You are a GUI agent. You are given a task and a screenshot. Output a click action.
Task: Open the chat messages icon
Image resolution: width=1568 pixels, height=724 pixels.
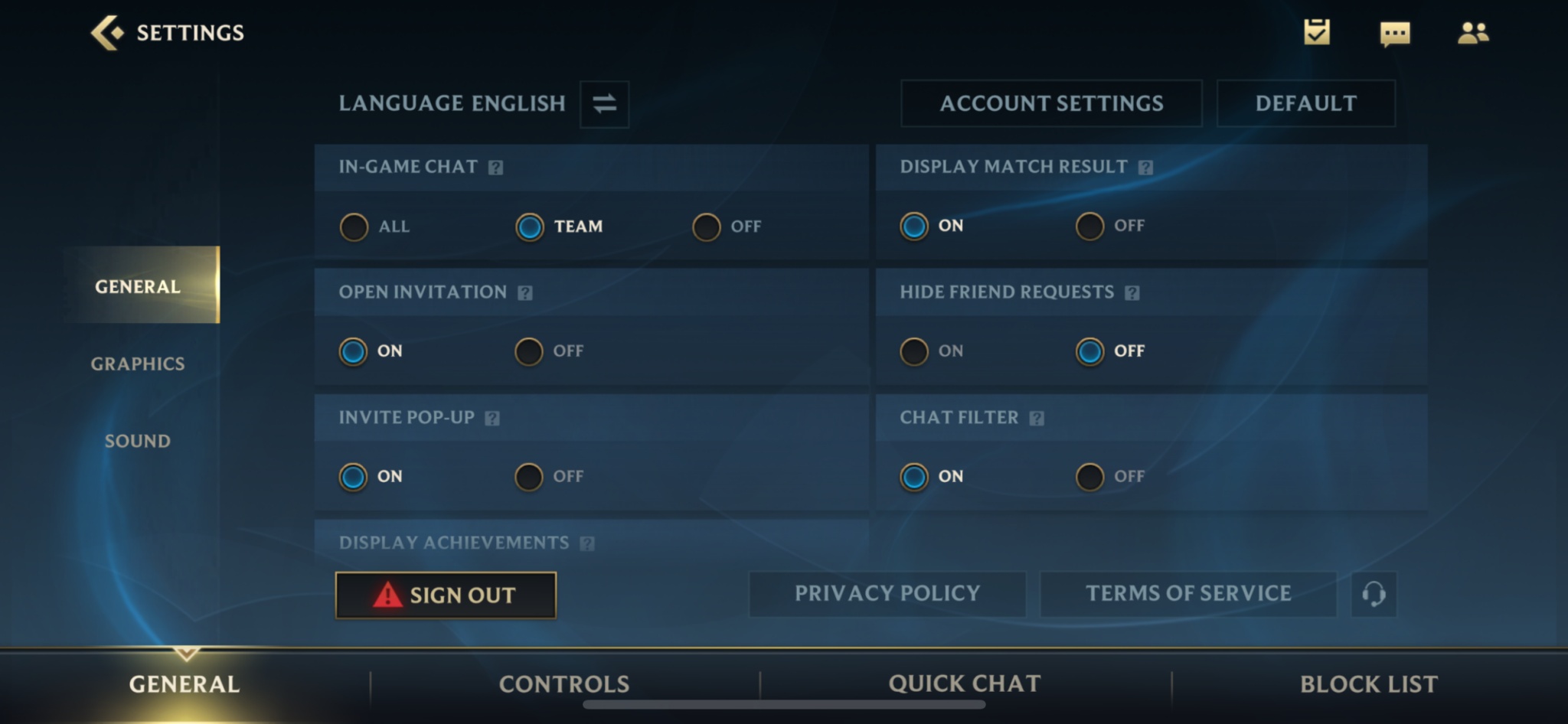(x=1393, y=32)
